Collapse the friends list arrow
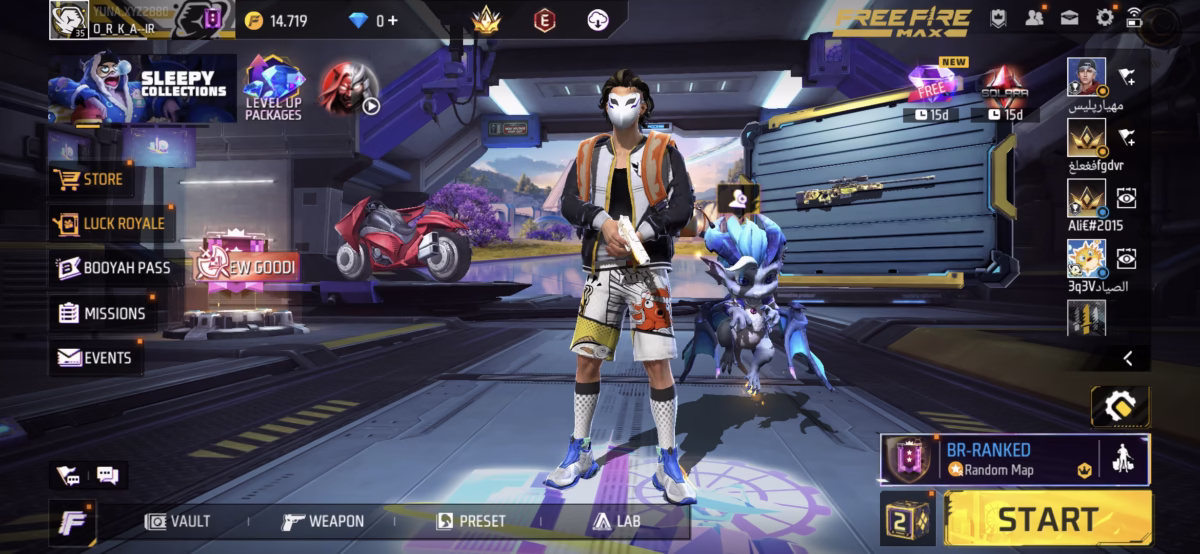Screen dimensions: 1200x554 1128,357
